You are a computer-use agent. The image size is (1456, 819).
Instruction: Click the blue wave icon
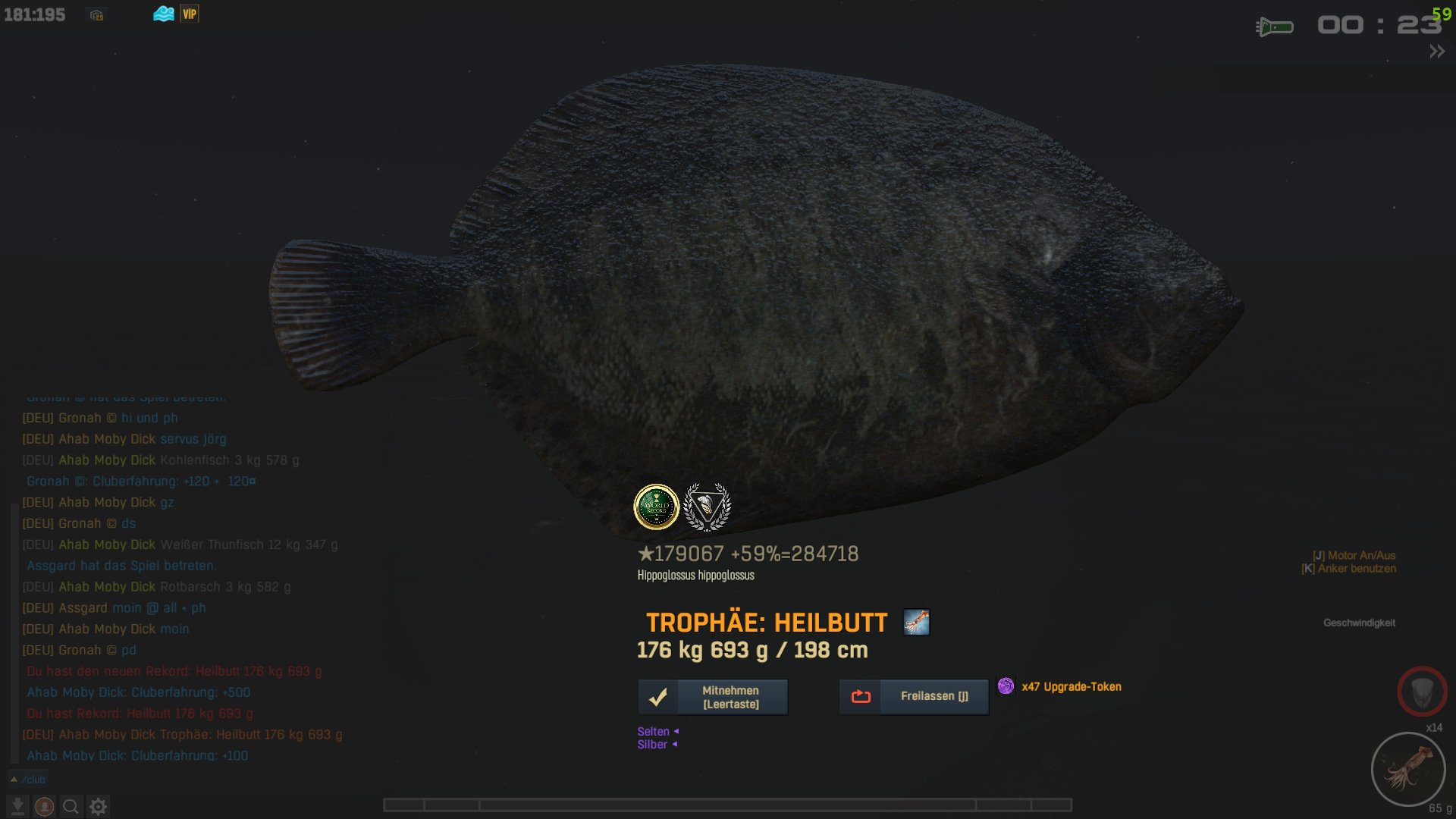coord(164,14)
